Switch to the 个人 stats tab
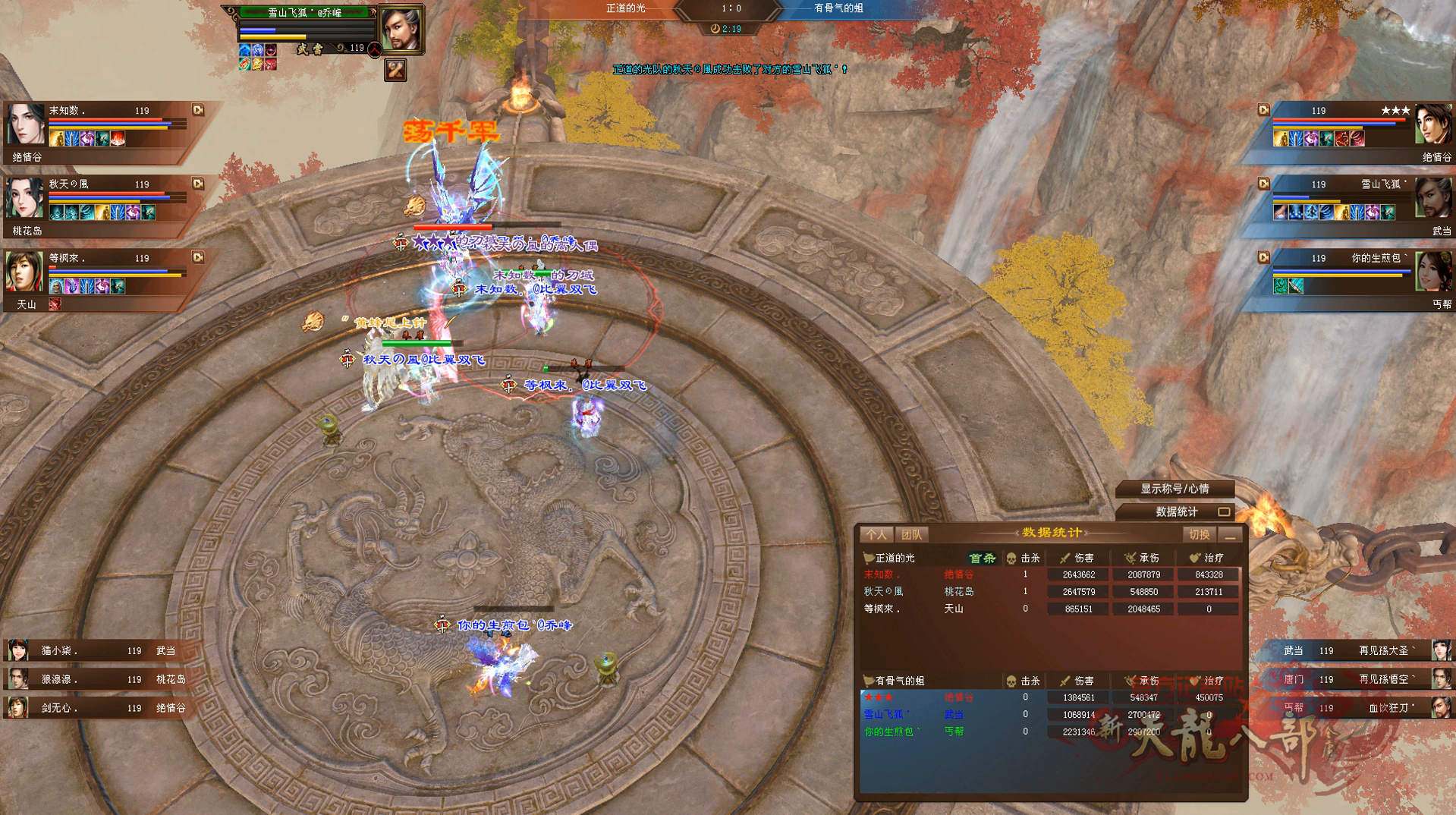This screenshot has height=815, width=1456. [x=876, y=535]
